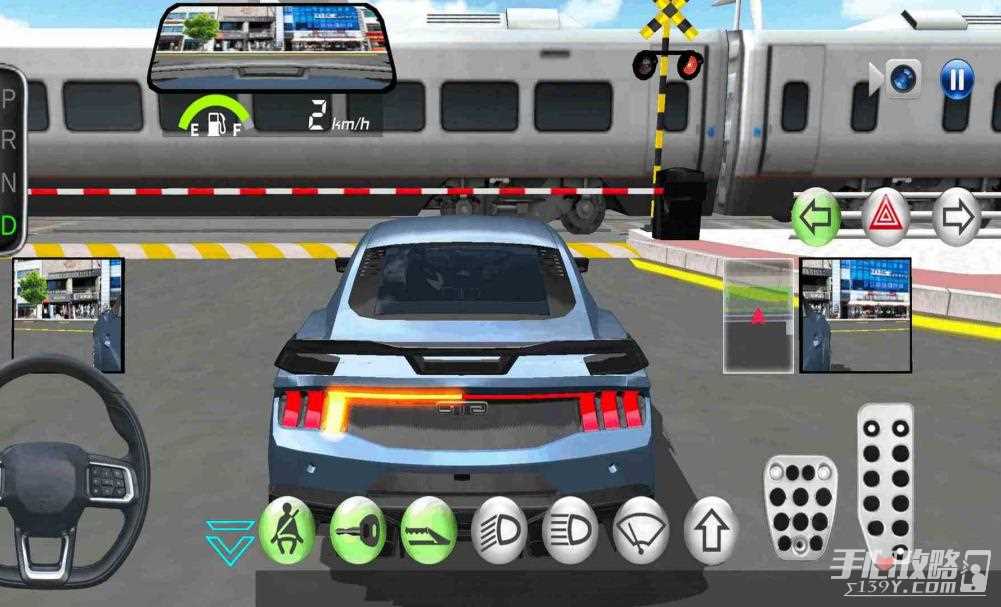Switch the camera view
The width and height of the screenshot is (1001, 607).
click(x=904, y=79)
